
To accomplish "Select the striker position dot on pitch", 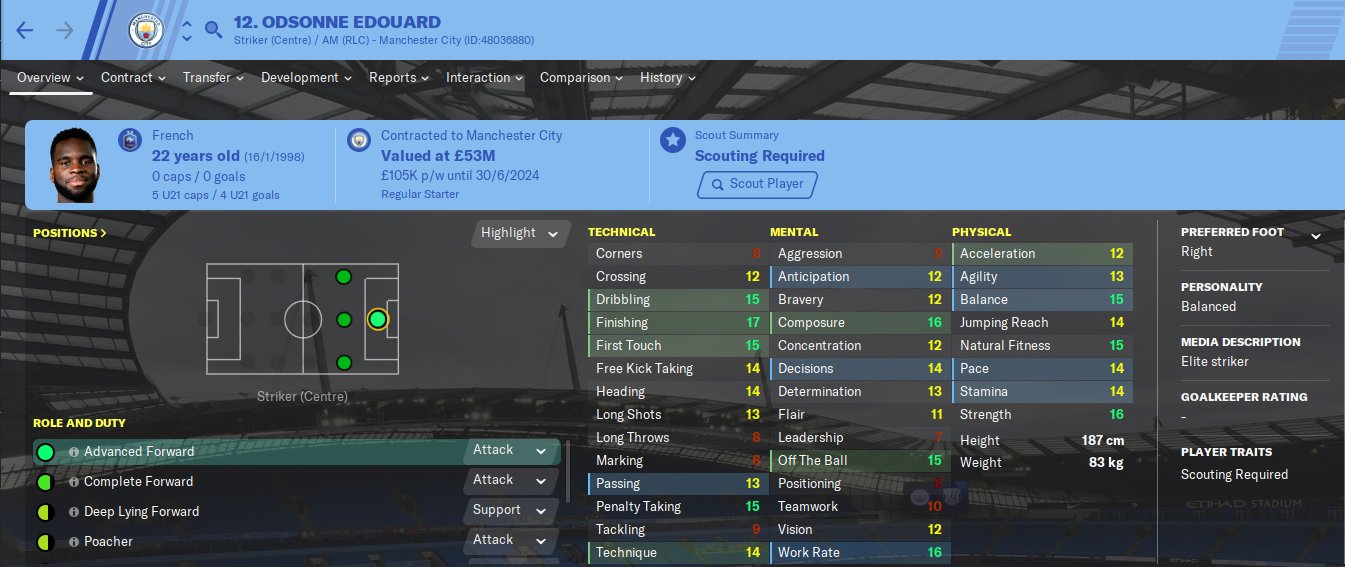I will pyautogui.click(x=377, y=319).
